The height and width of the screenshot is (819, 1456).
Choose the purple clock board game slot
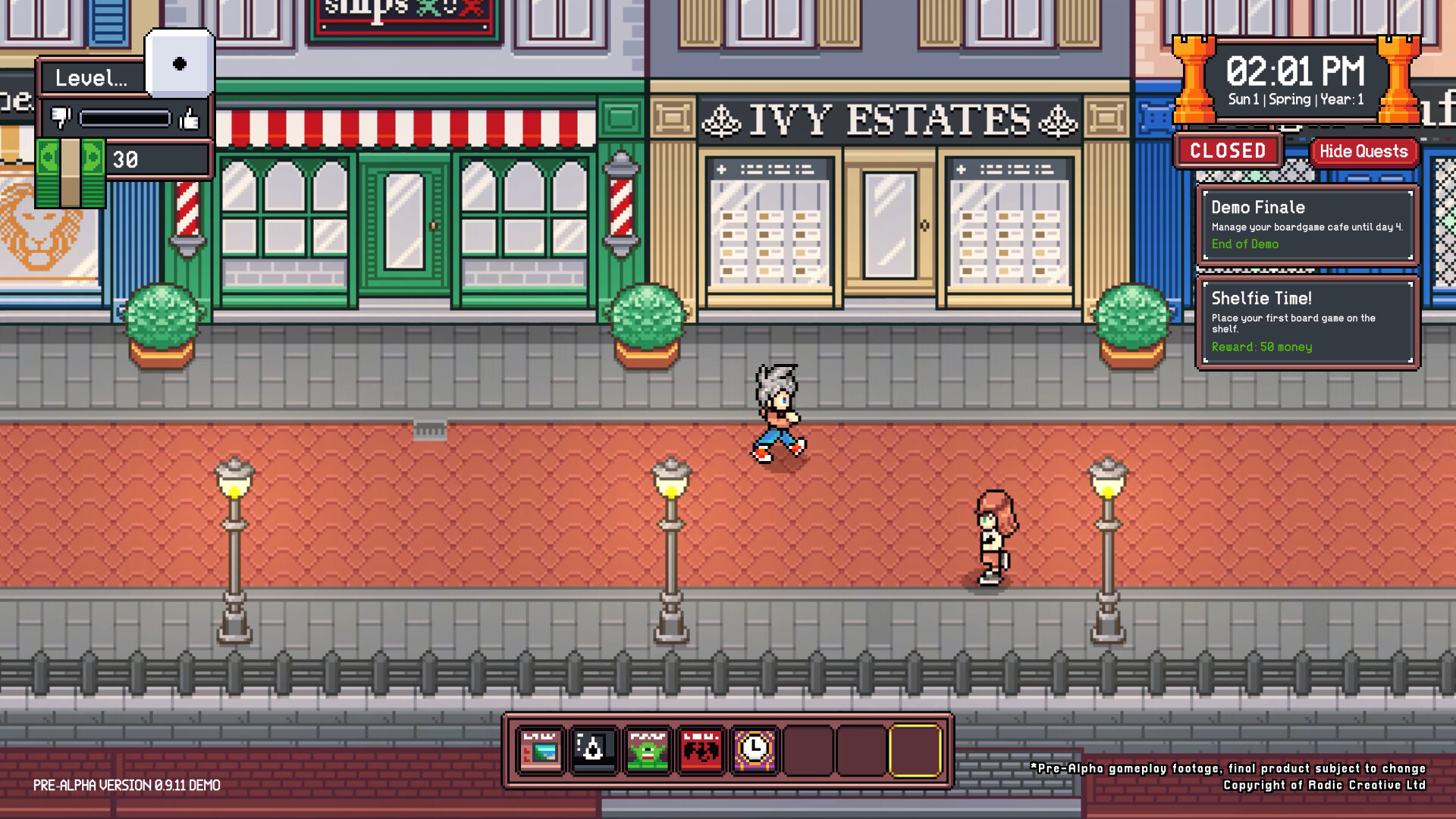tap(755, 751)
